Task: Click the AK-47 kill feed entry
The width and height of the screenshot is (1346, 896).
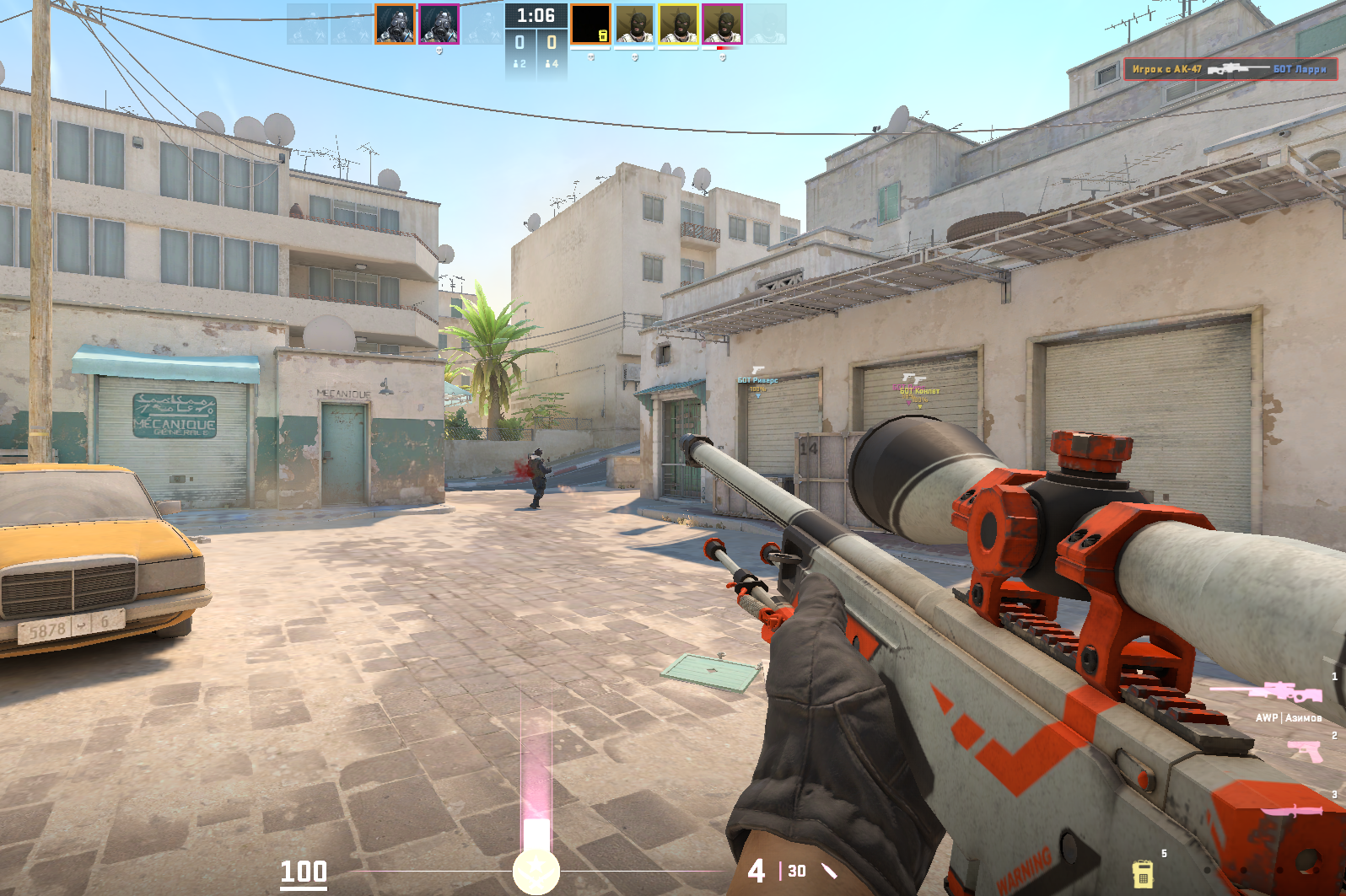Action: click(1230, 68)
